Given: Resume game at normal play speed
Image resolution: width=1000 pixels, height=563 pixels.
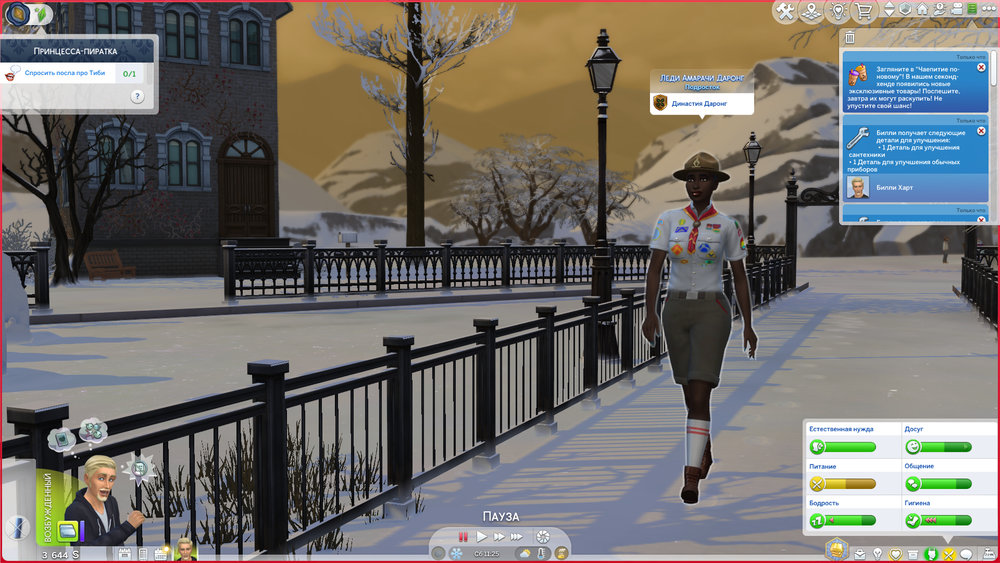Looking at the screenshot, I should coord(481,537).
